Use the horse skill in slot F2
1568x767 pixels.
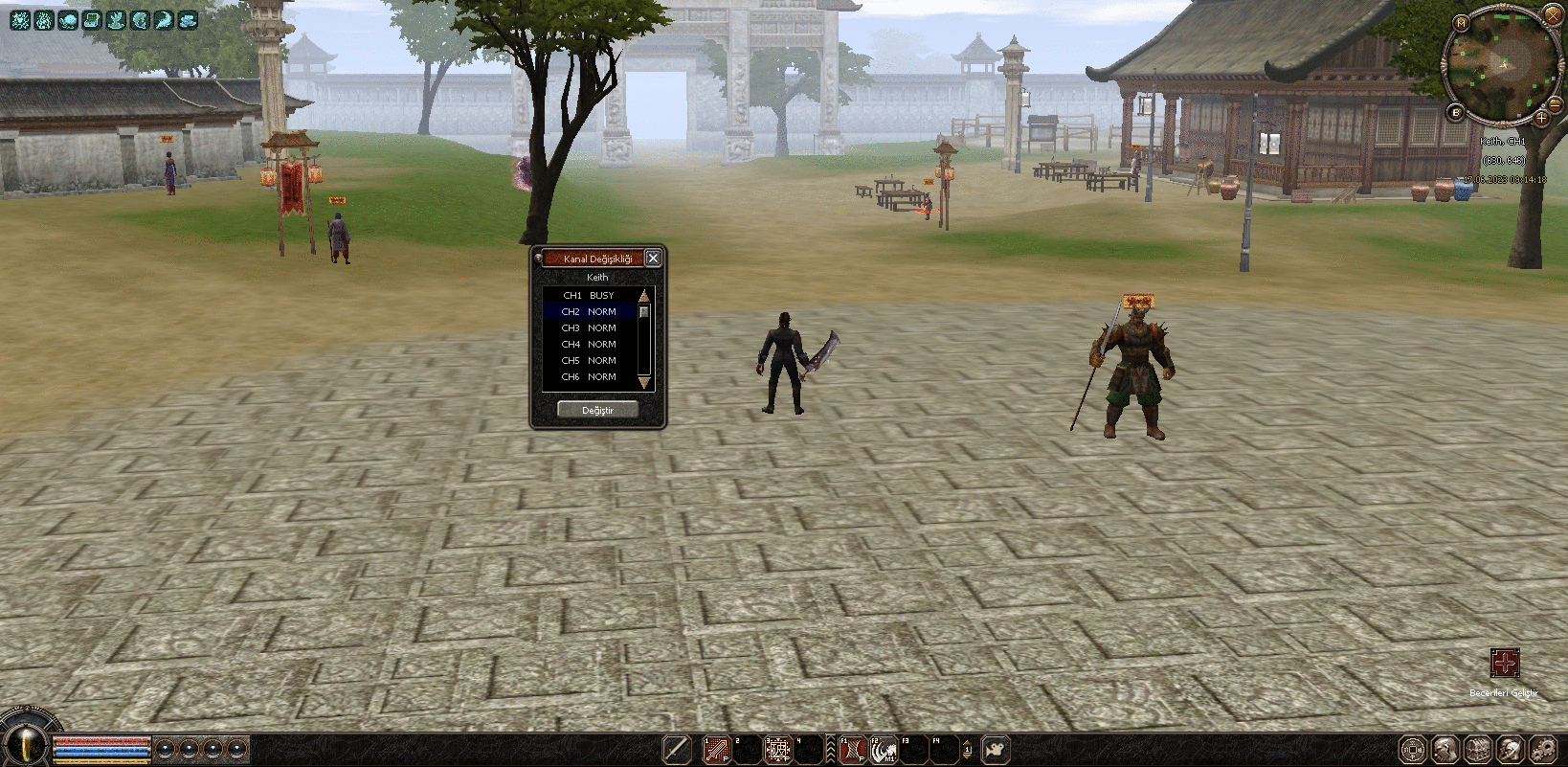(x=885, y=750)
